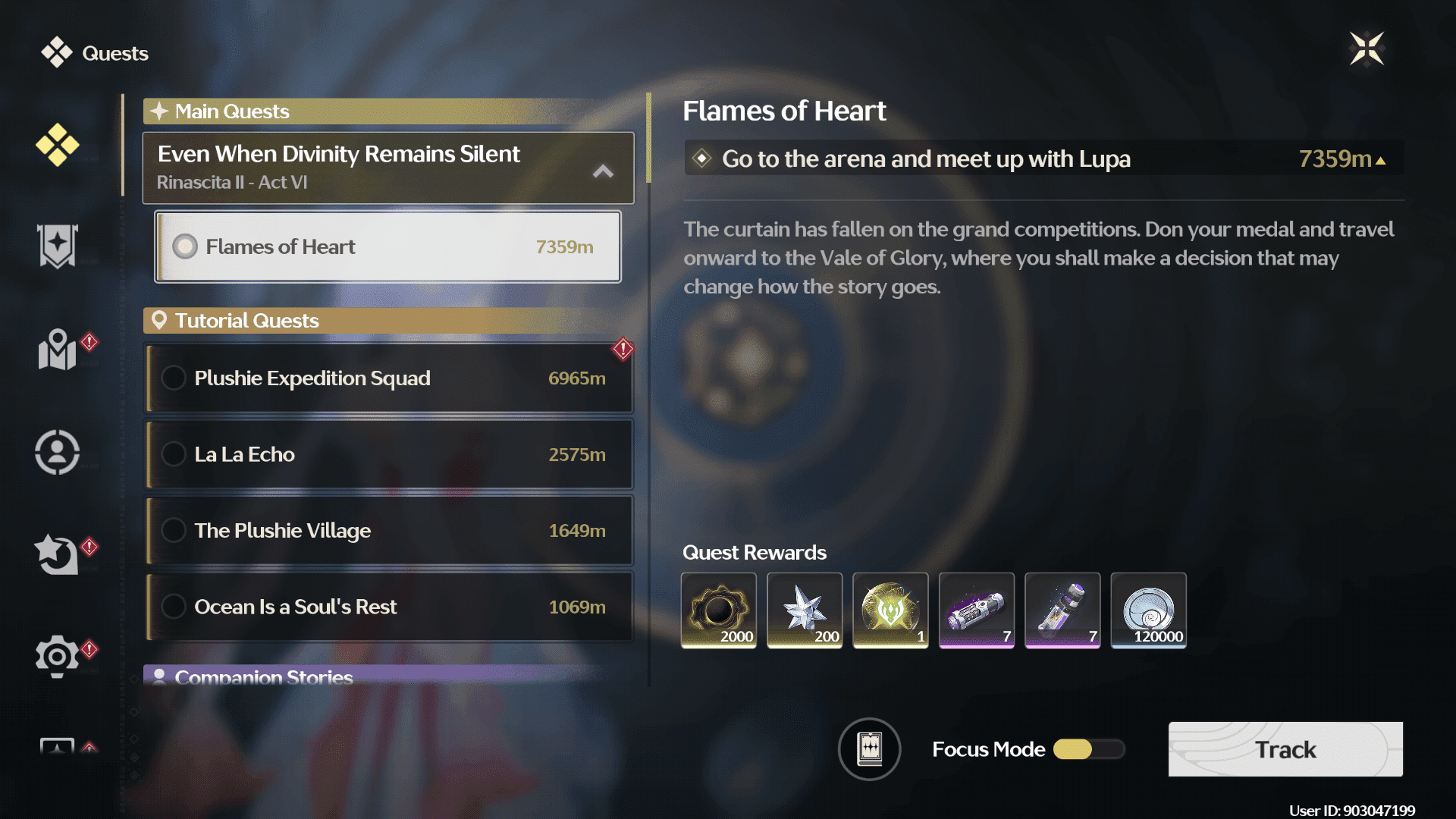Click the 120000 Shell Credits reward
The height and width of the screenshot is (819, 1456).
1148,610
